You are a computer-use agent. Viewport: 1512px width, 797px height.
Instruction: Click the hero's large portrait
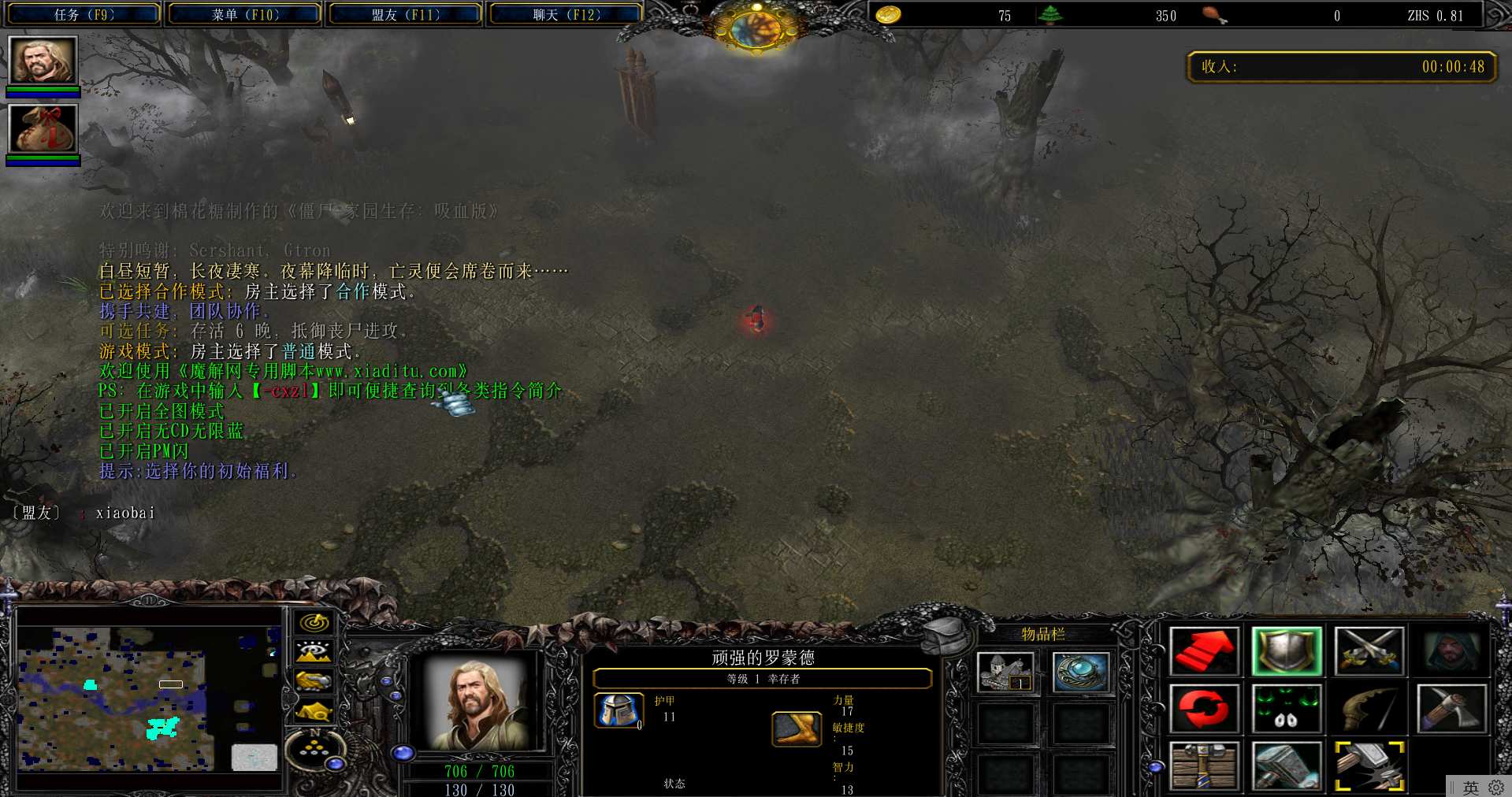pyautogui.click(x=477, y=703)
